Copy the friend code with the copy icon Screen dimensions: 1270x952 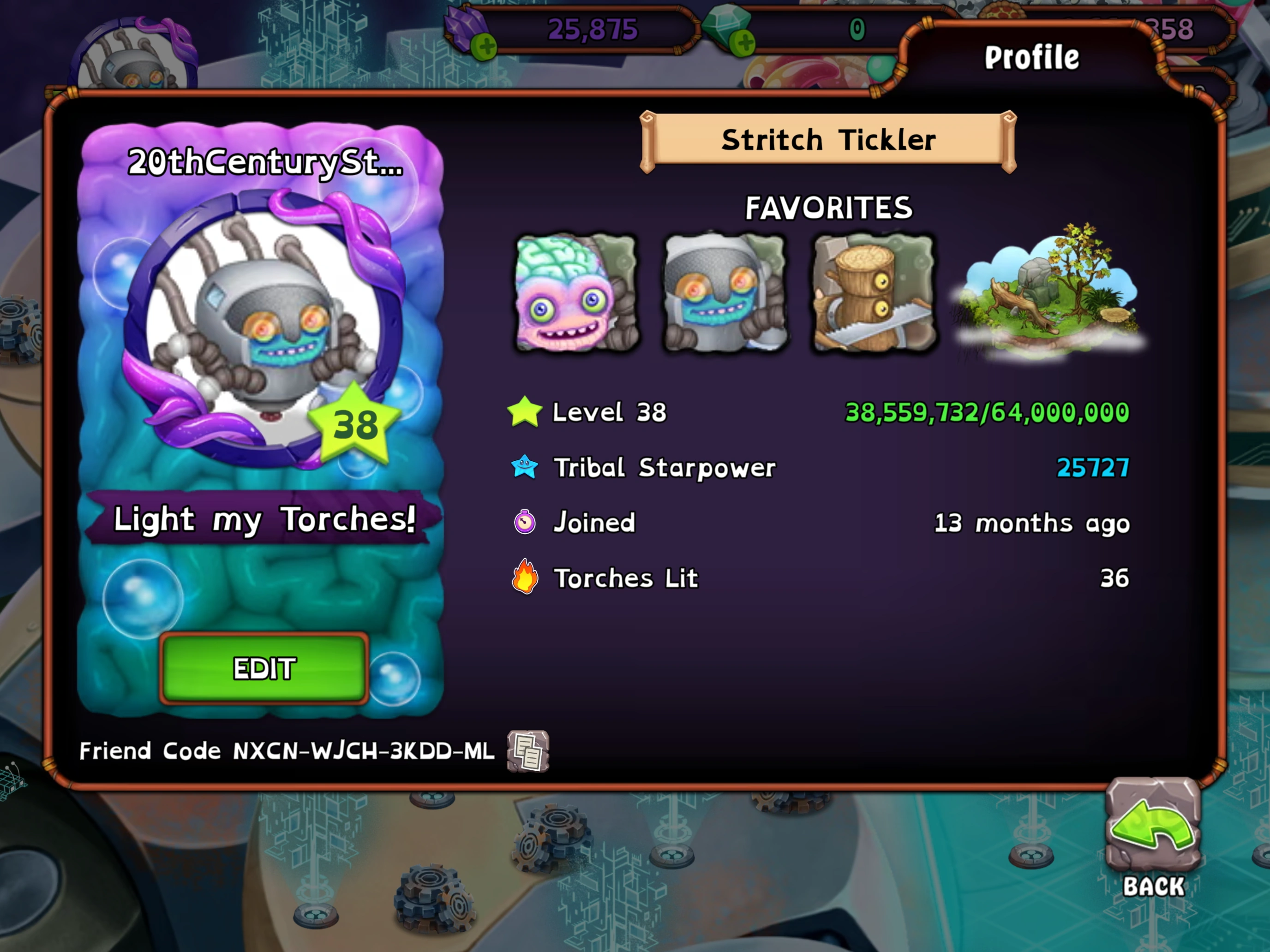point(528,752)
